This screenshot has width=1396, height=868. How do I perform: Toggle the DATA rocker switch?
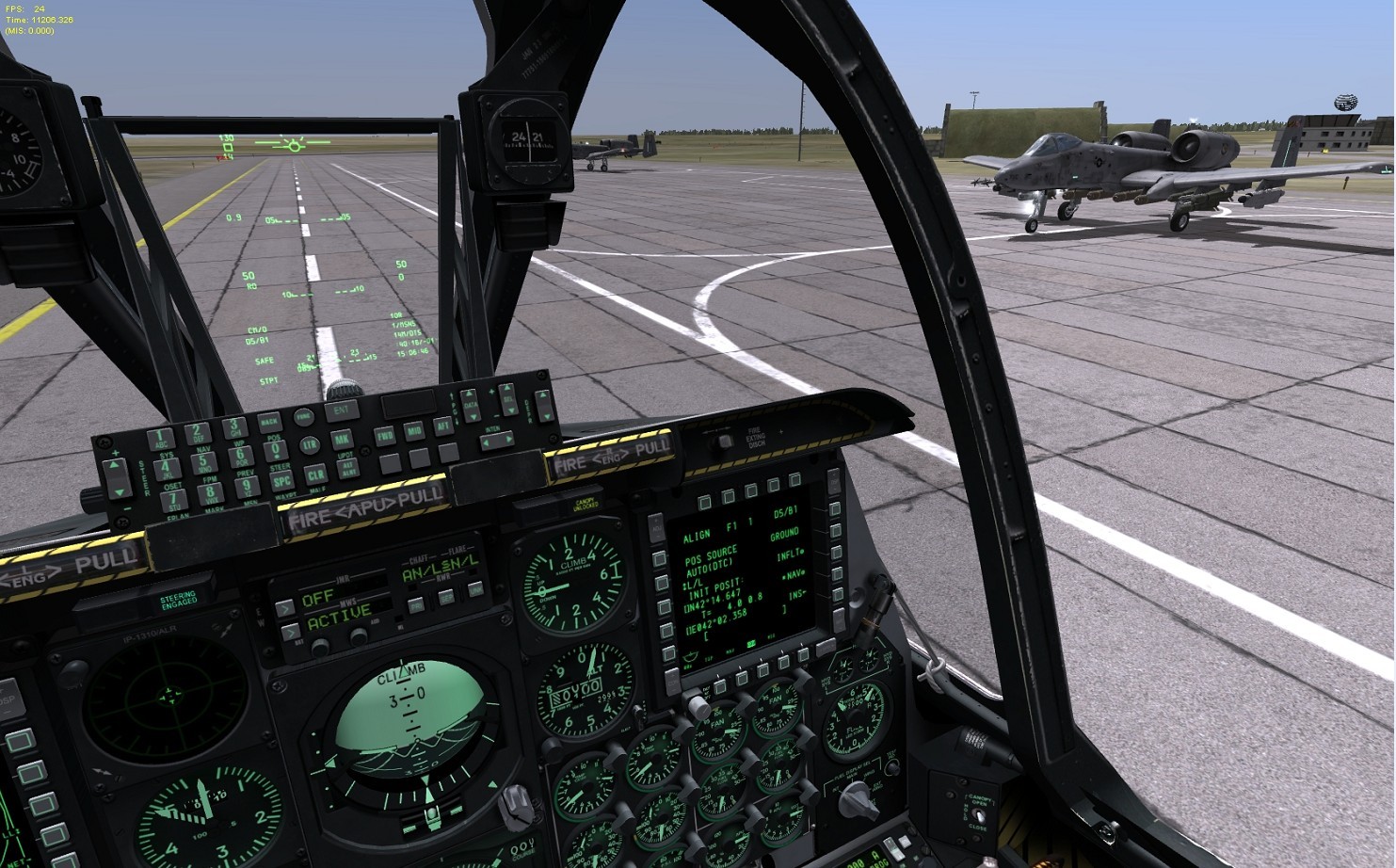[471, 405]
